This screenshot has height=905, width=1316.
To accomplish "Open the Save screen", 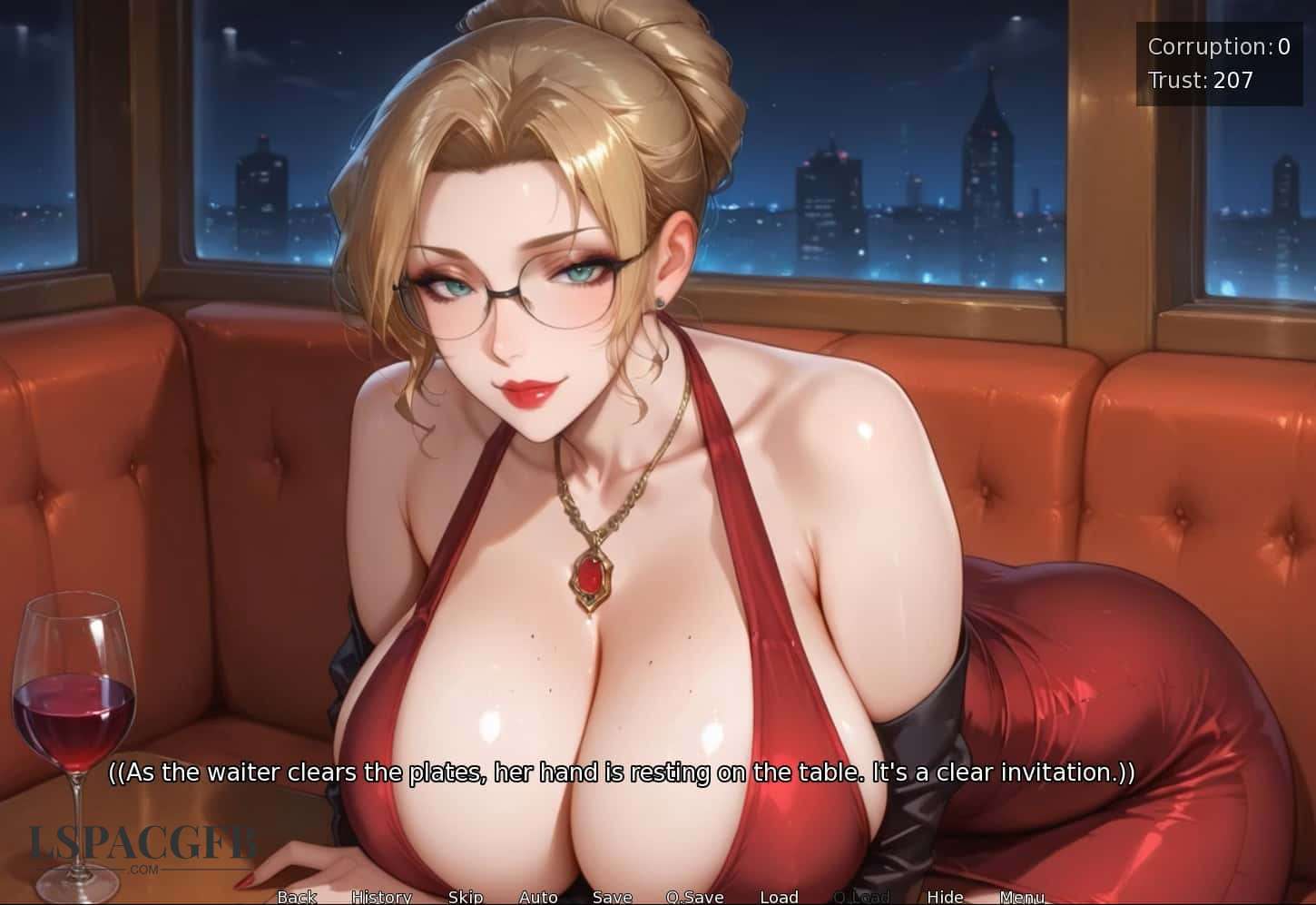I will (x=612, y=897).
